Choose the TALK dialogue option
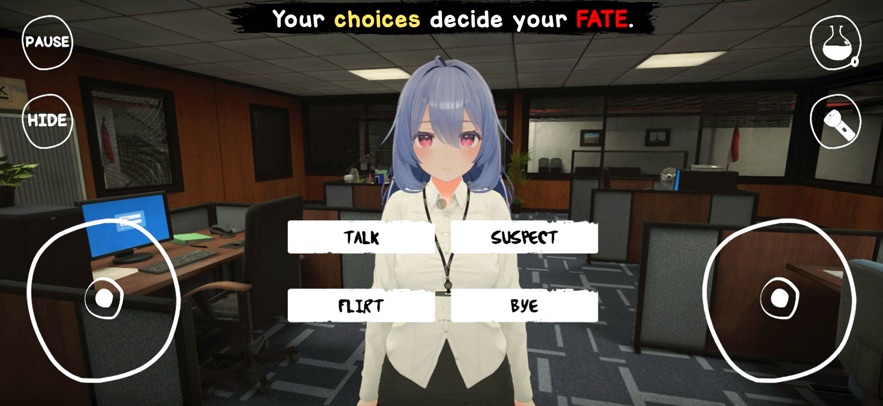Viewport: 883px width, 406px height. (361, 237)
